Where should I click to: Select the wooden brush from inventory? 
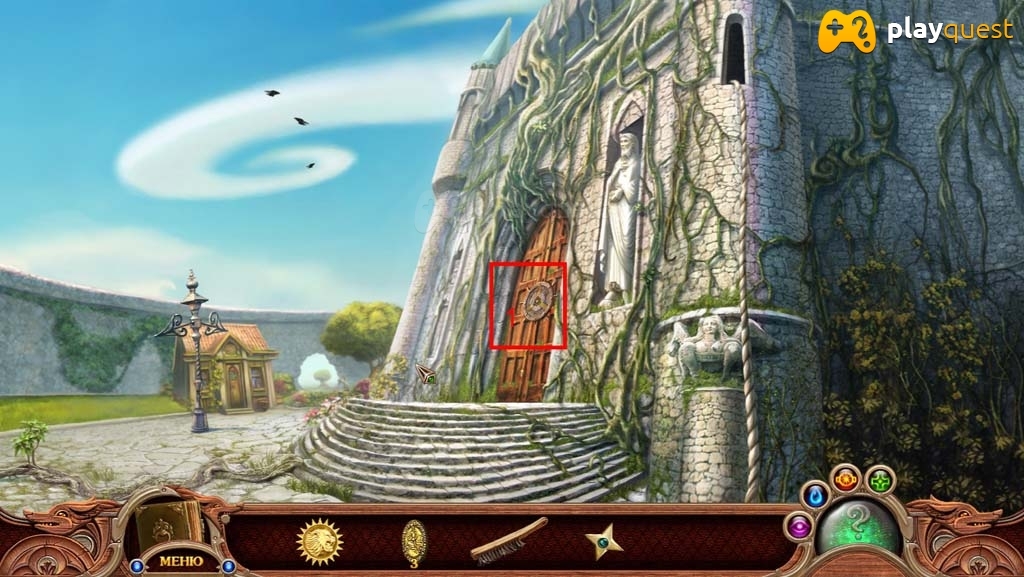(508, 540)
